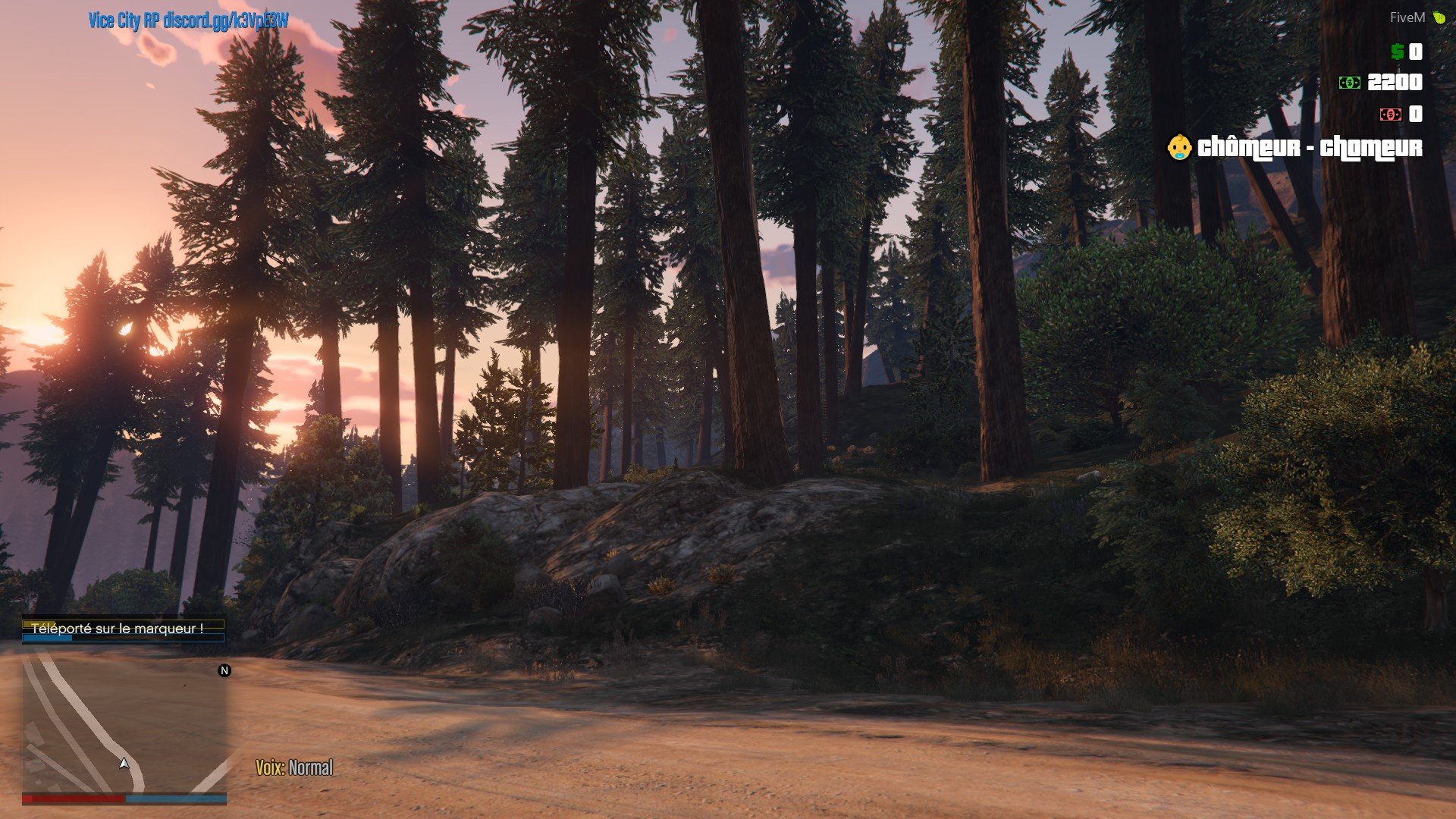
Task: Toggle the Voix: Normal voice range indicator
Action: tap(294, 767)
